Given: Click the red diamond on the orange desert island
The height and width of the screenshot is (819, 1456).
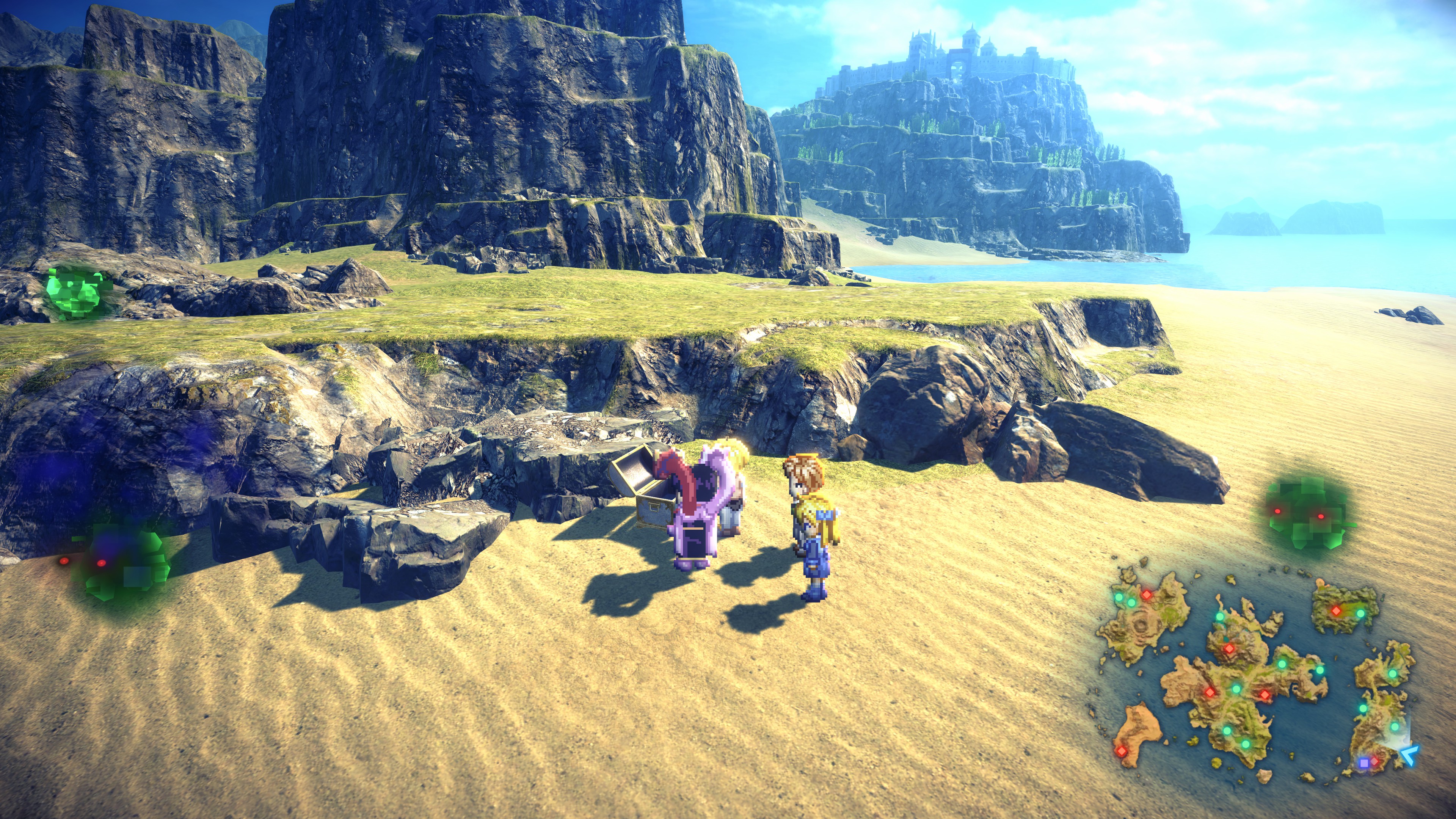Looking at the screenshot, I should pos(1120,751).
